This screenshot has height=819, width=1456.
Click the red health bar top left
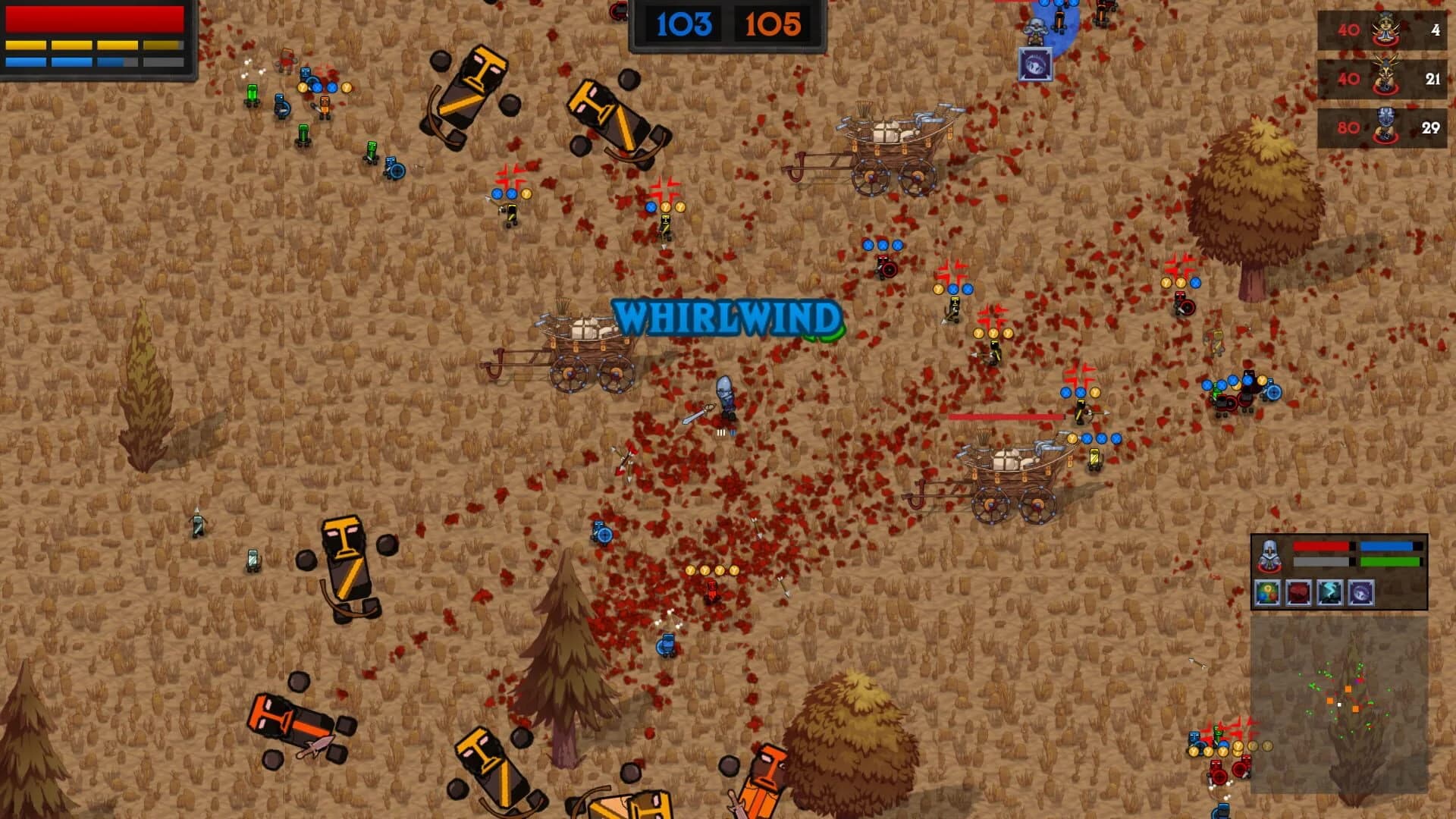click(x=95, y=19)
